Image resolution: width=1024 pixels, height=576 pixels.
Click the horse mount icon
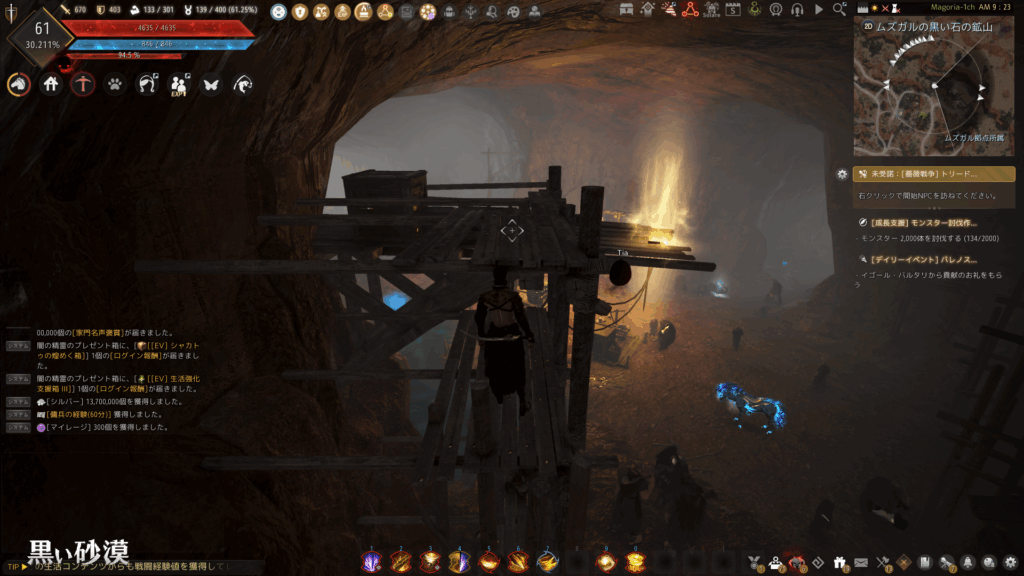point(19,85)
